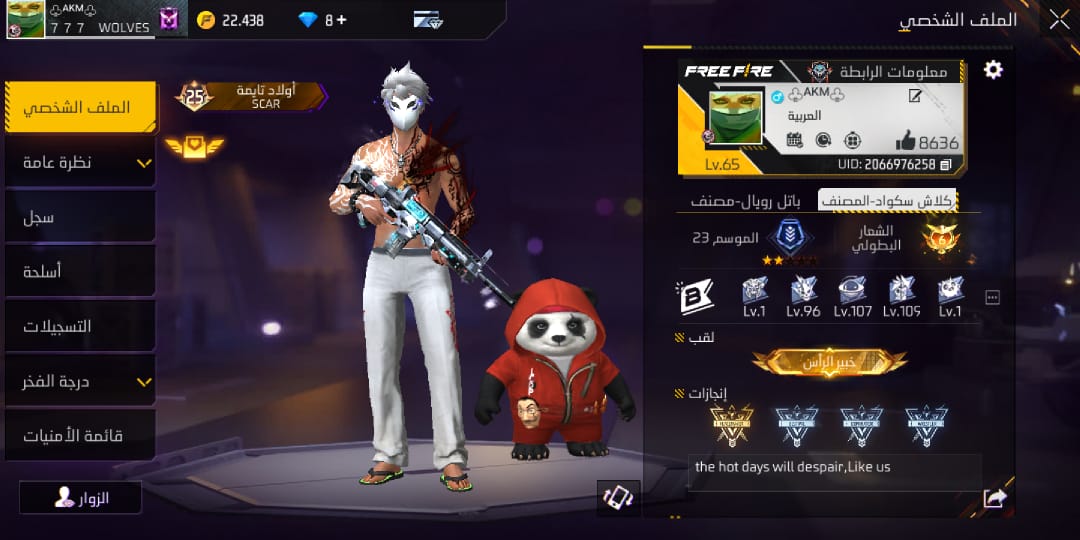Add diamonds with the plus button
Screen dimensions: 1080x540
(342, 19)
